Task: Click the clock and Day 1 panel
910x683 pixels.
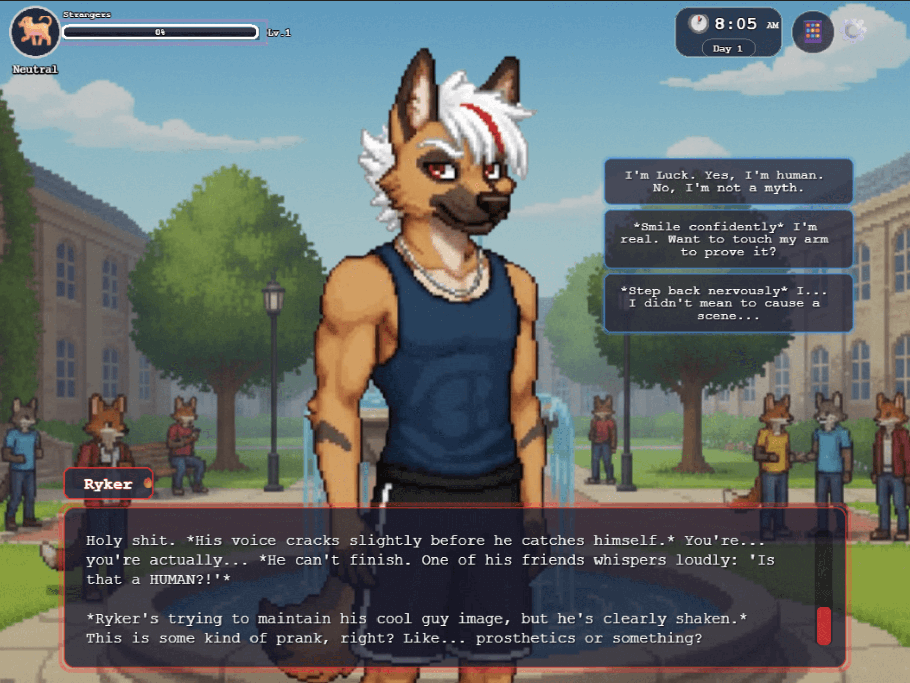Action: pos(728,32)
